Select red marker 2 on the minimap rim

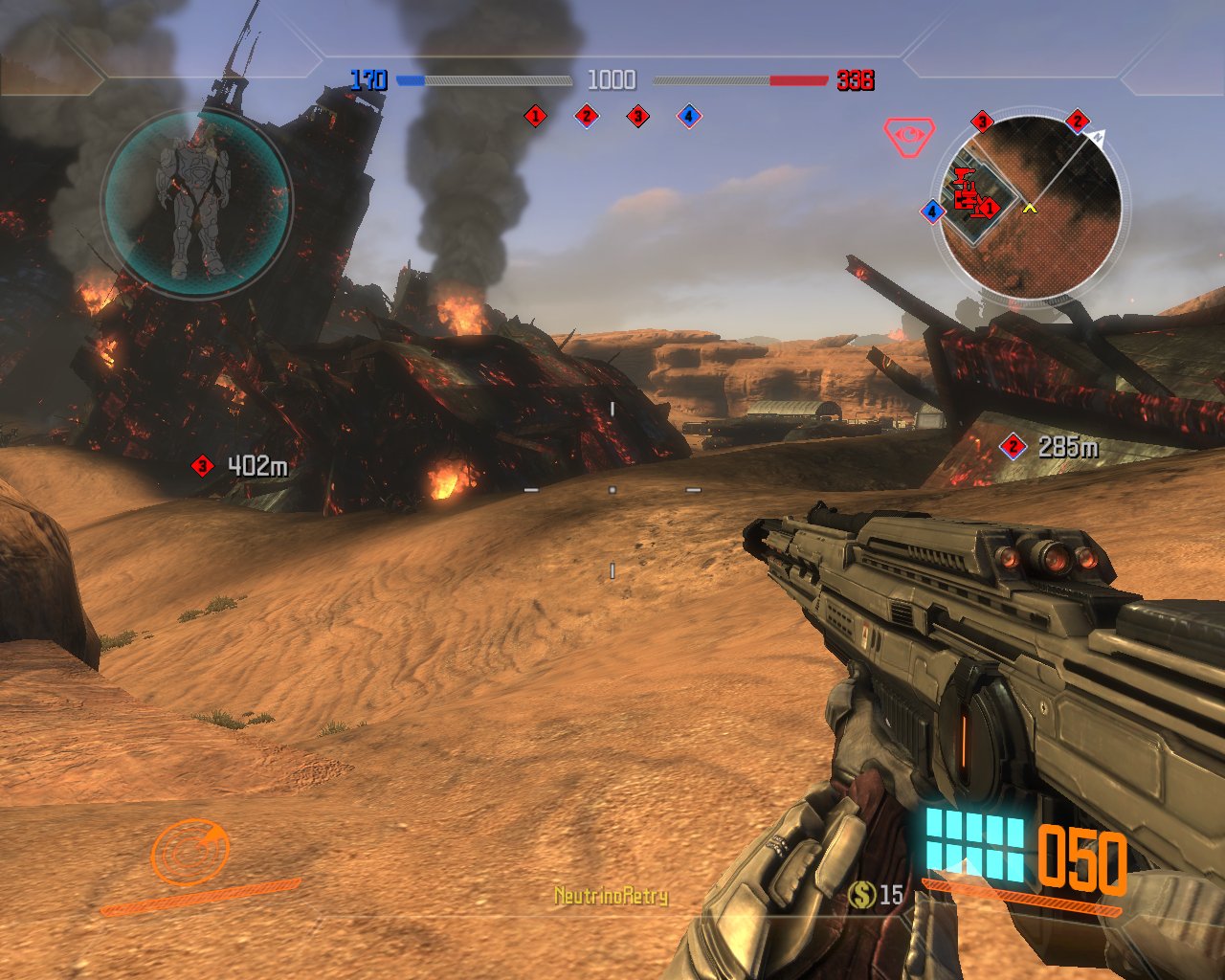1078,121
